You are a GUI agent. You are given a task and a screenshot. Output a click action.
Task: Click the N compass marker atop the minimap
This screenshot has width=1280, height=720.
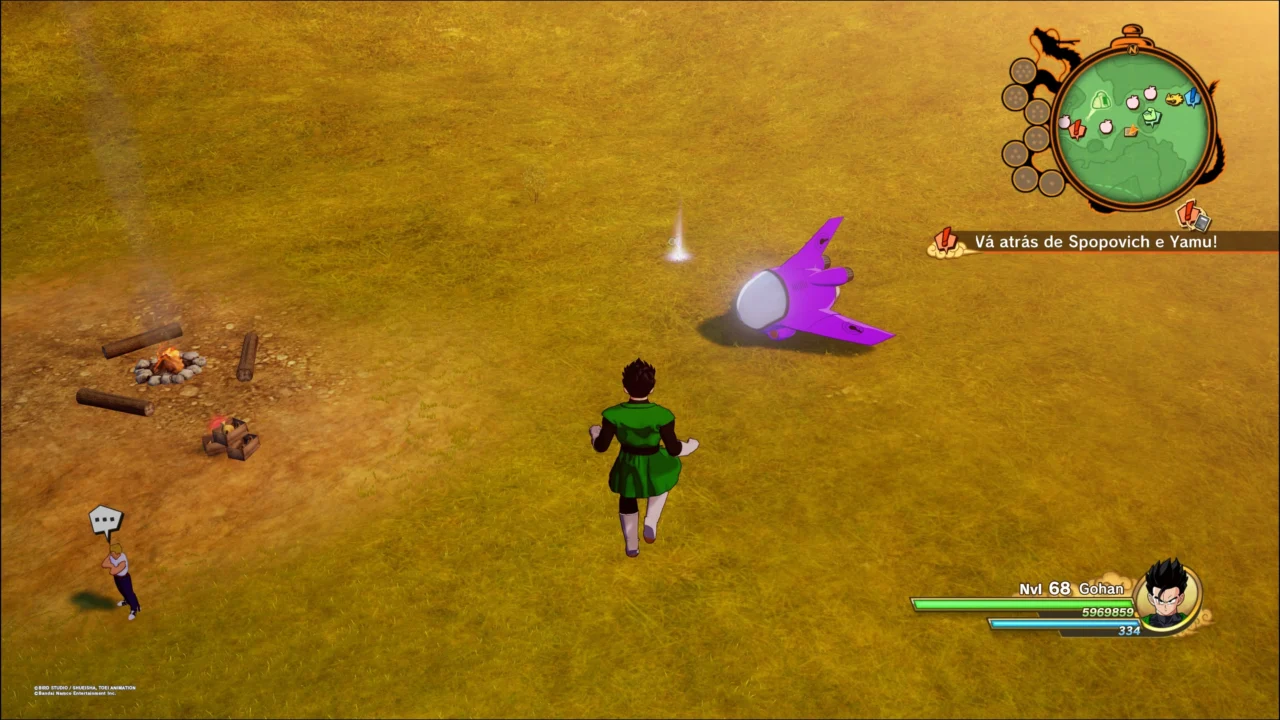click(x=1133, y=48)
